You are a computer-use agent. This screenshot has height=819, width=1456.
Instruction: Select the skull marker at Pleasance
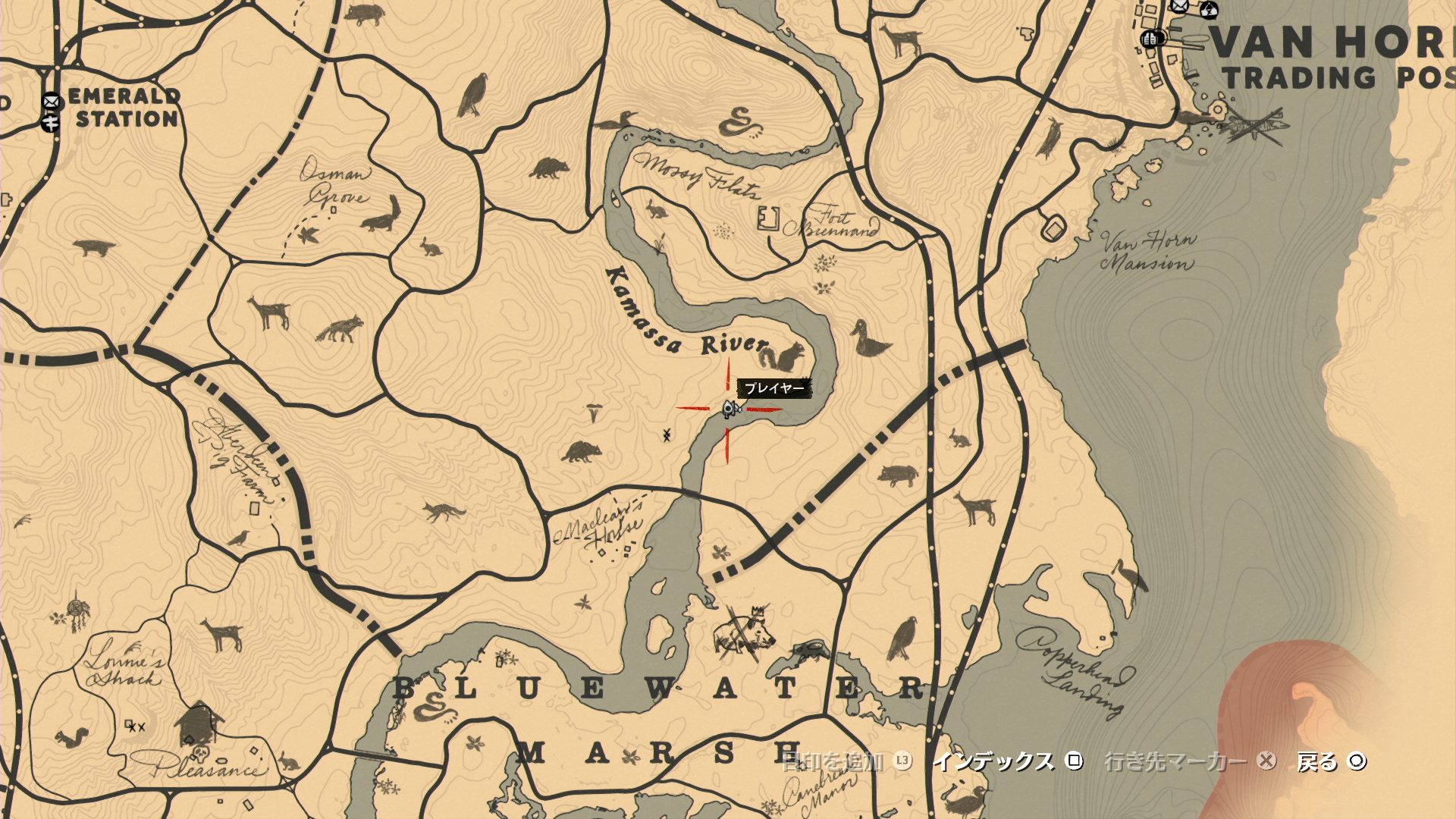click(x=200, y=753)
